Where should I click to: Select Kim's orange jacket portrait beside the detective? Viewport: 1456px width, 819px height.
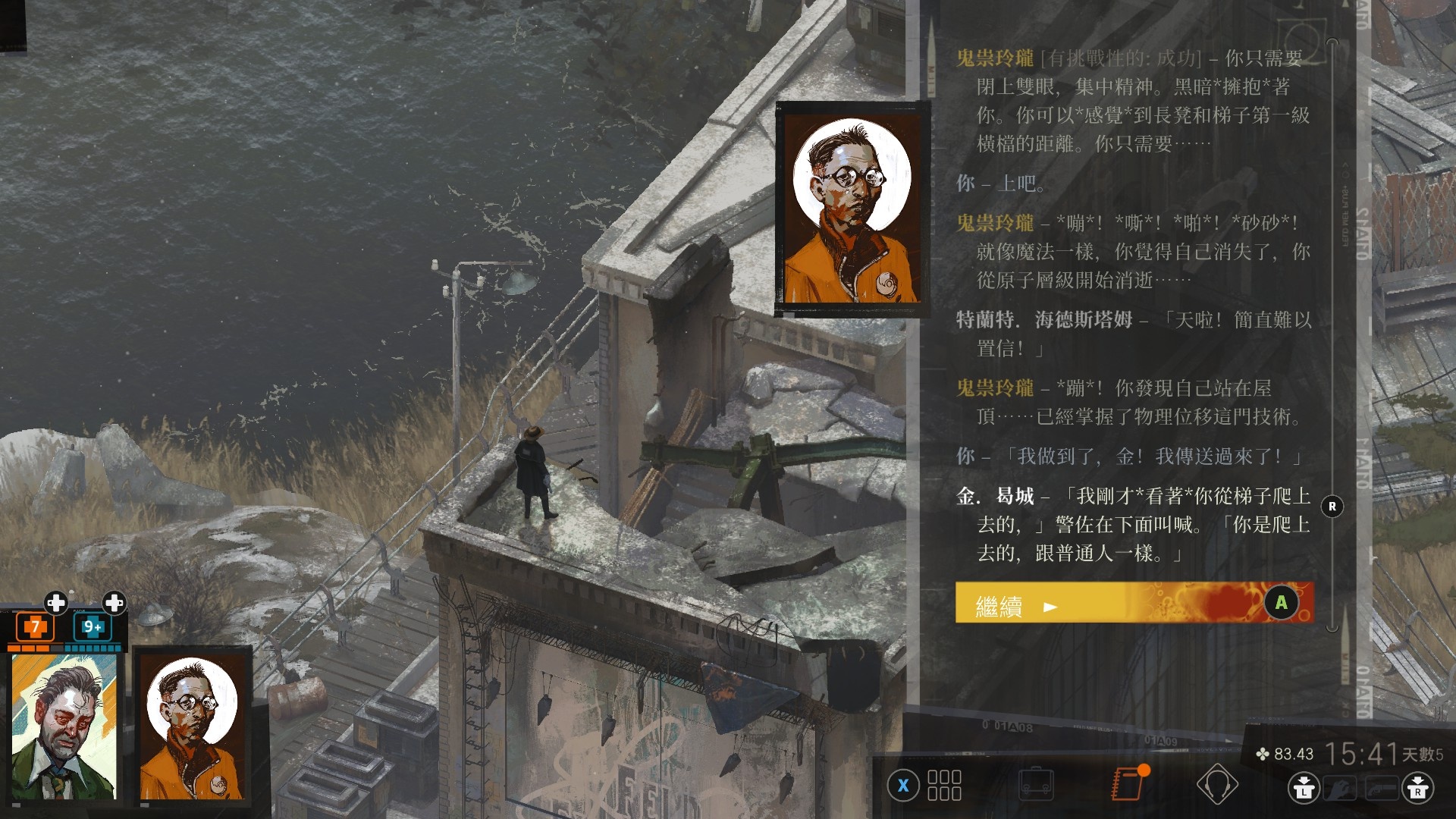click(193, 726)
